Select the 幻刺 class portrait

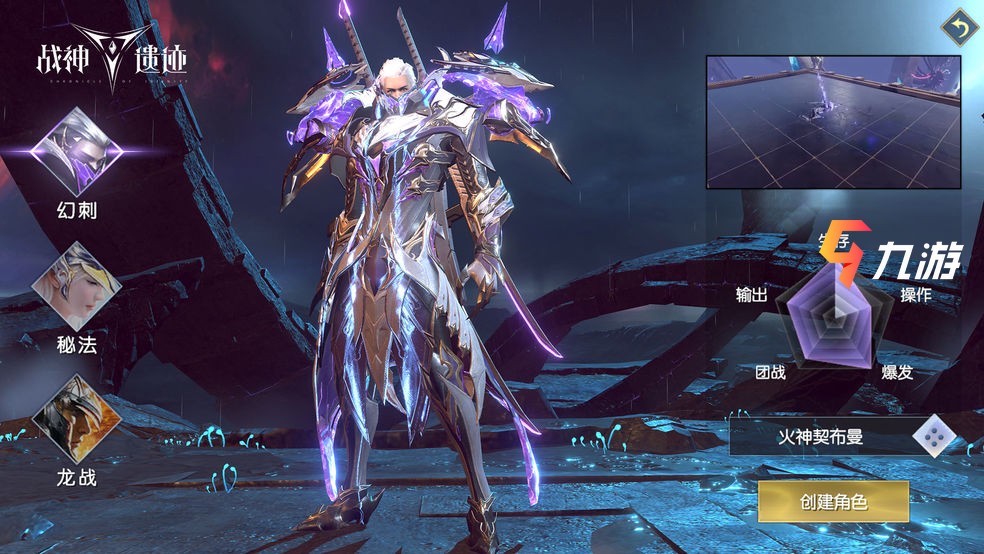coord(76,151)
